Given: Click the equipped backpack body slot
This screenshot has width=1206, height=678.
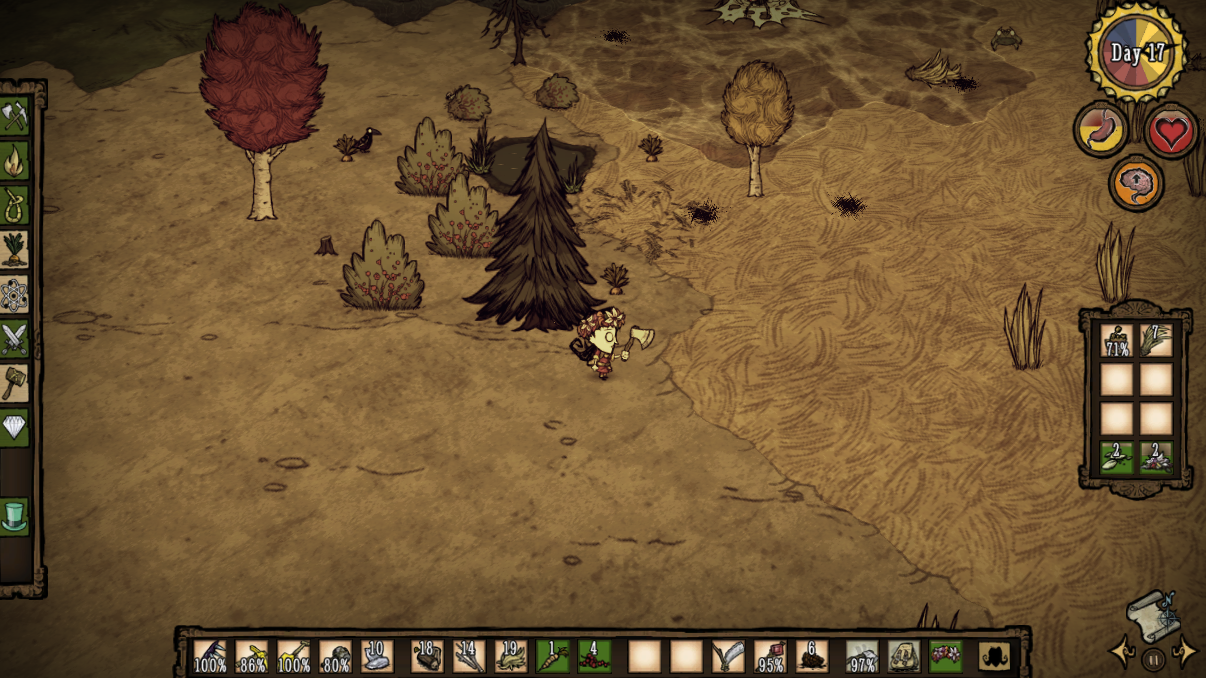Looking at the screenshot, I should tap(904, 656).
